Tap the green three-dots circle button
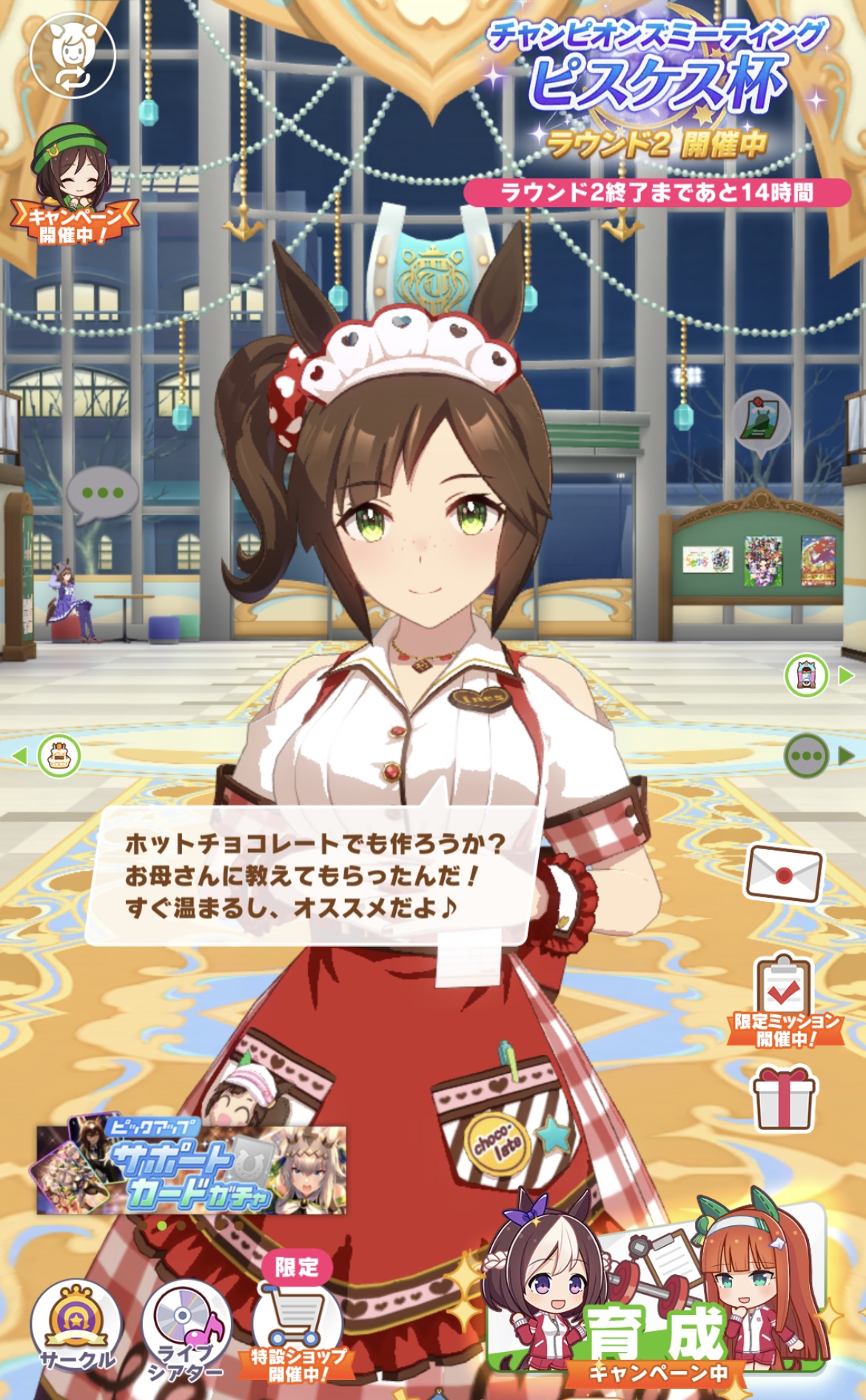Image resolution: width=866 pixels, height=1400 pixels. click(806, 756)
